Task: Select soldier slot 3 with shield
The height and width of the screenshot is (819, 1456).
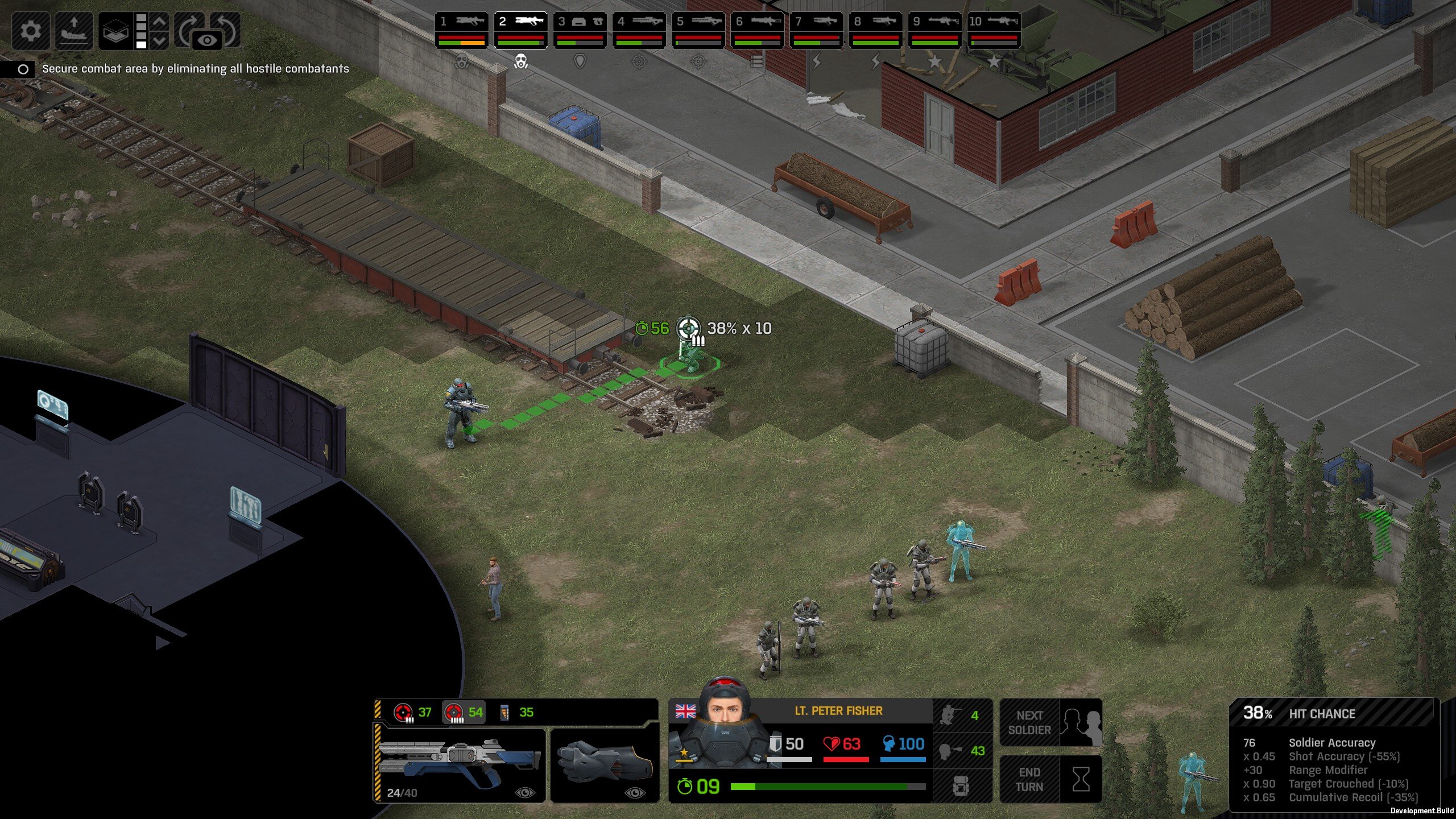Action: click(x=580, y=30)
